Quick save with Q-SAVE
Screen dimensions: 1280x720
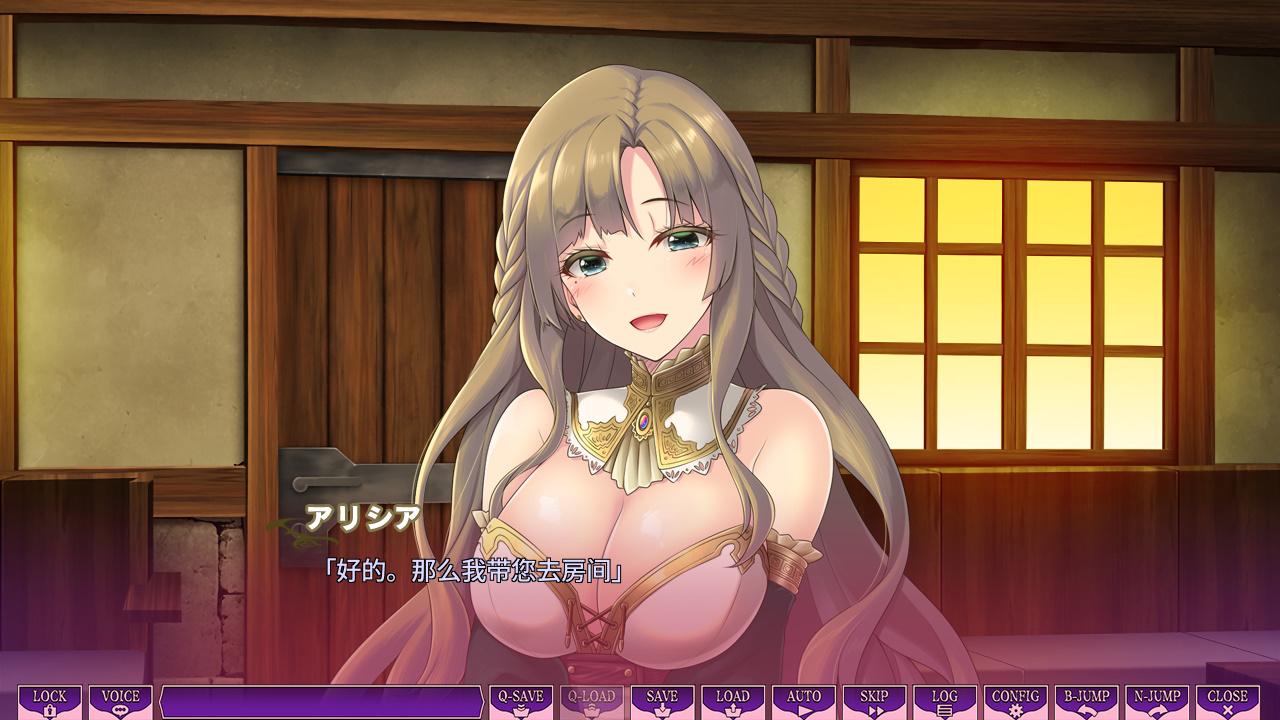coord(521,702)
